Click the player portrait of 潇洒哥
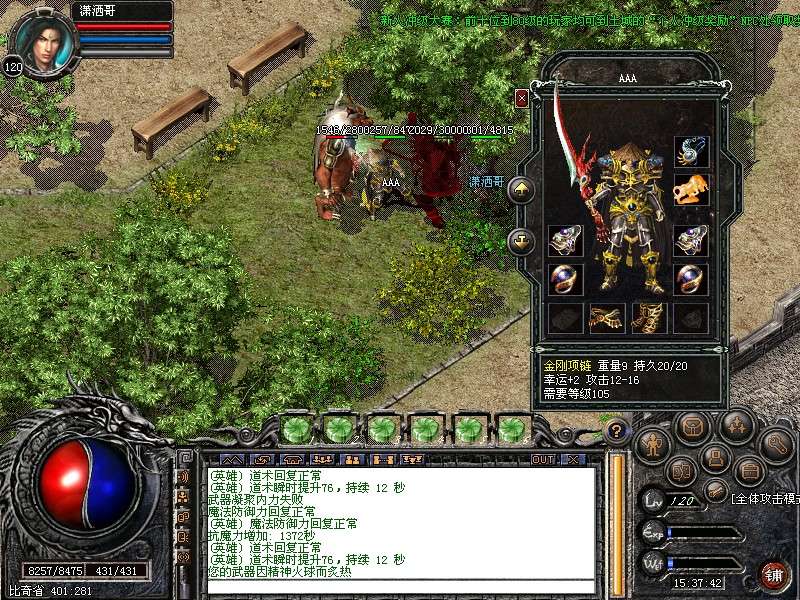This screenshot has height=600, width=800. click(x=44, y=40)
